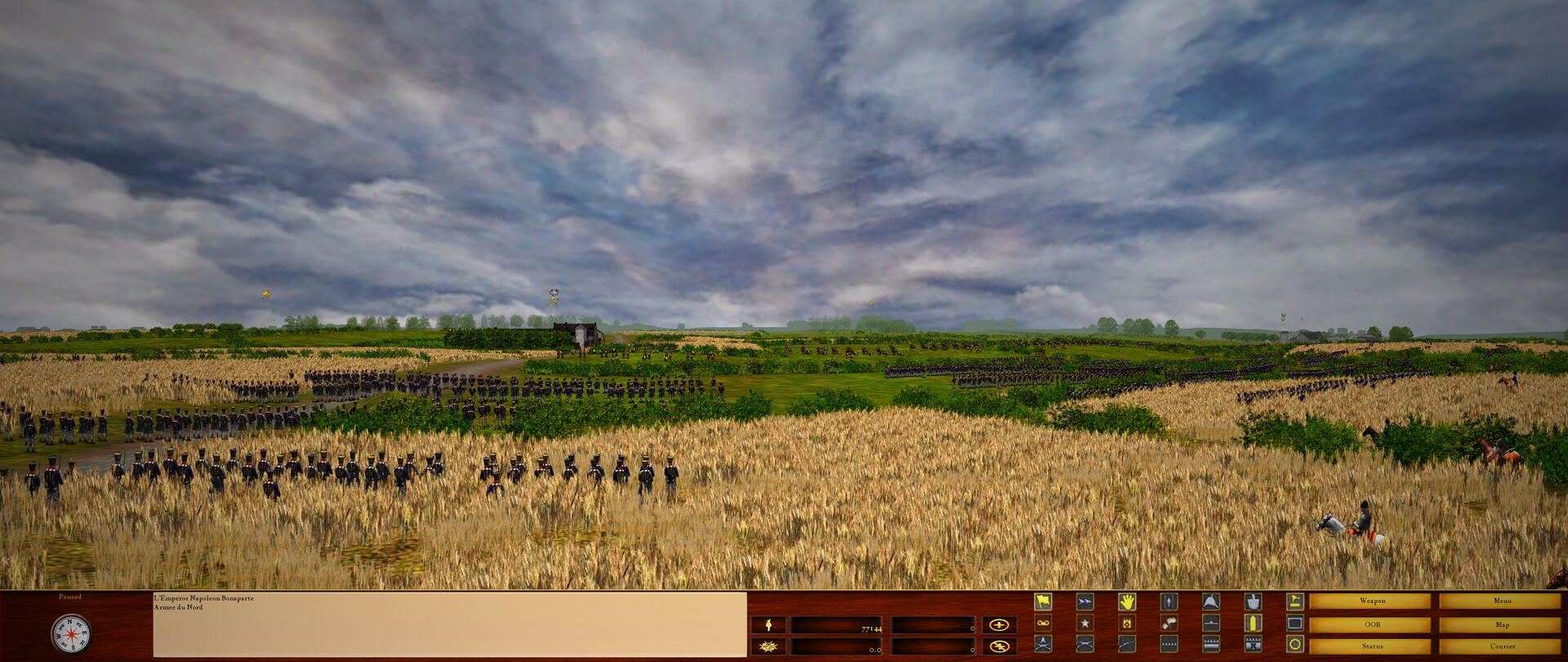Click the infinity symbol order icon
1568x662 pixels.
[x=1044, y=623]
